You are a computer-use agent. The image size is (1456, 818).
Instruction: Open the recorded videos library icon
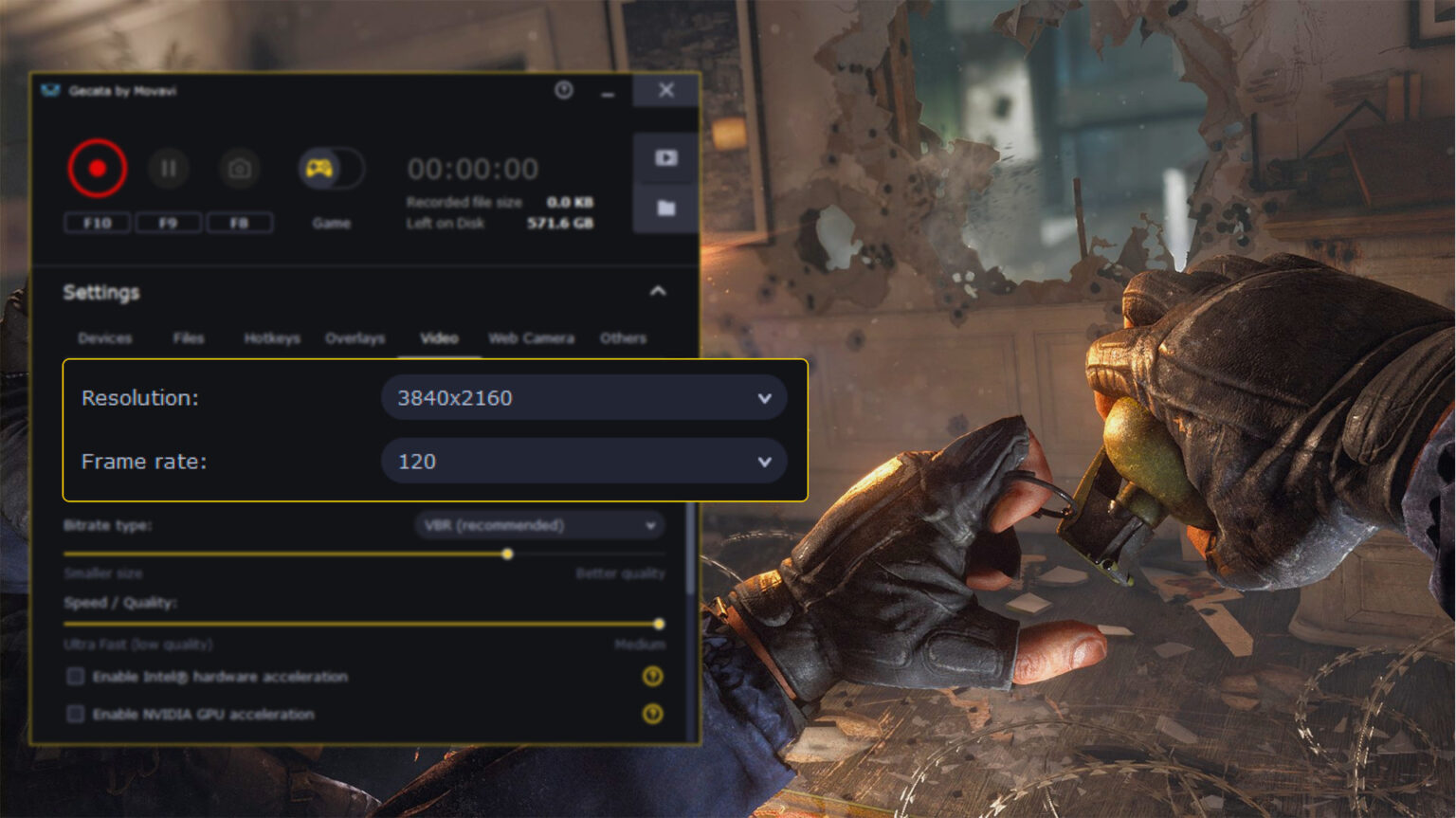664,157
